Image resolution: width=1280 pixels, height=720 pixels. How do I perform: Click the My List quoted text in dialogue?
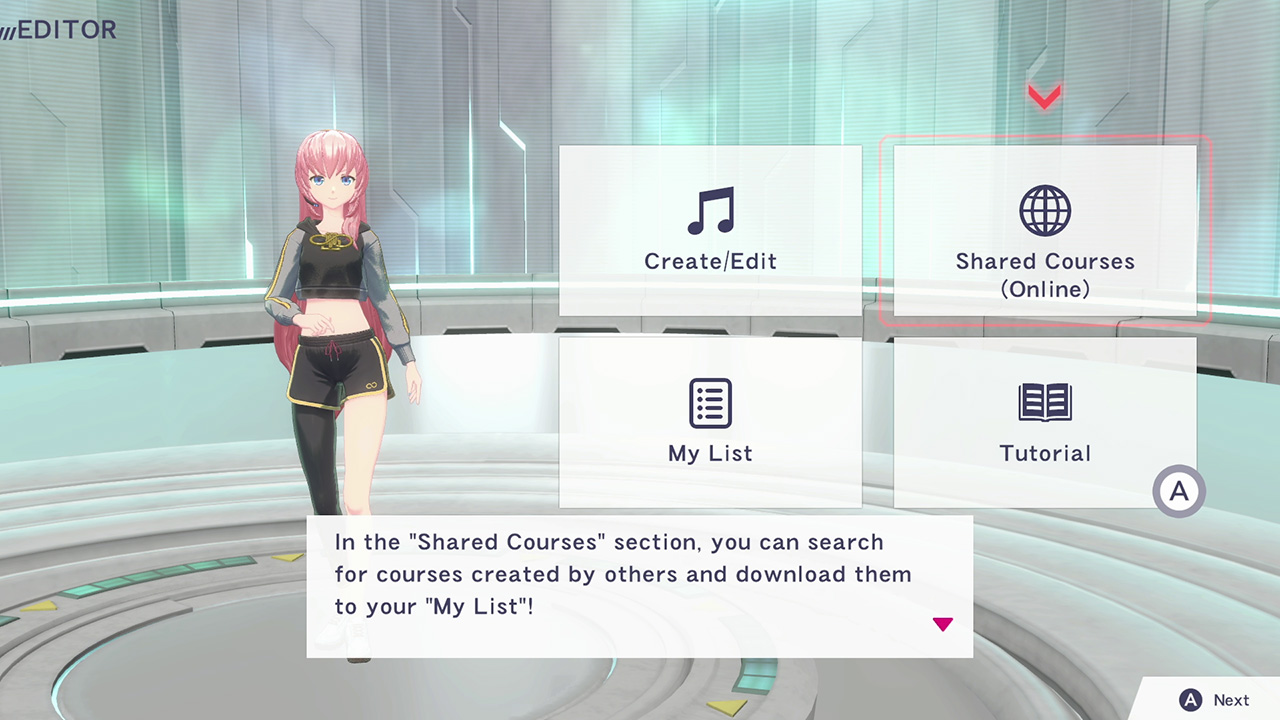coord(480,606)
